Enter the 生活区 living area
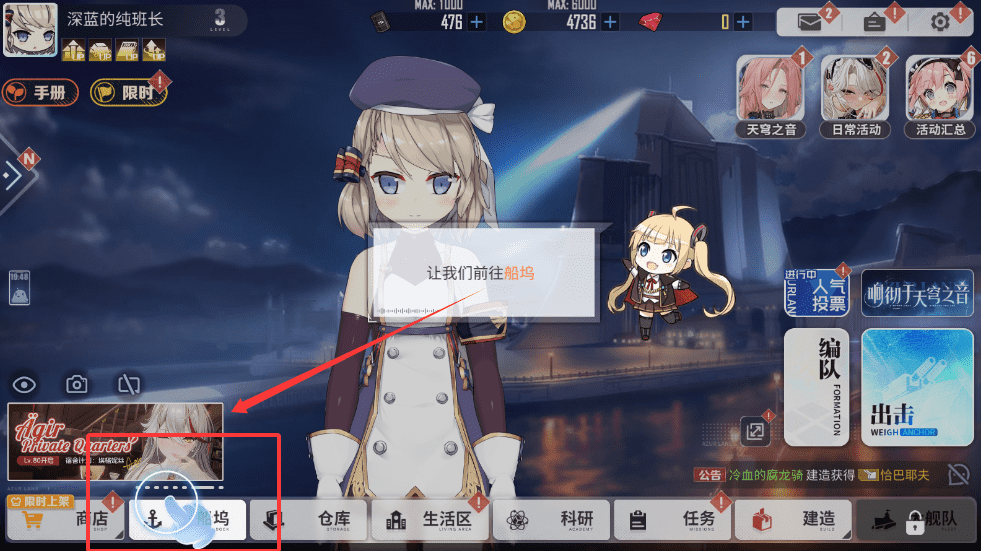This screenshot has height=551, width=981. click(431, 520)
